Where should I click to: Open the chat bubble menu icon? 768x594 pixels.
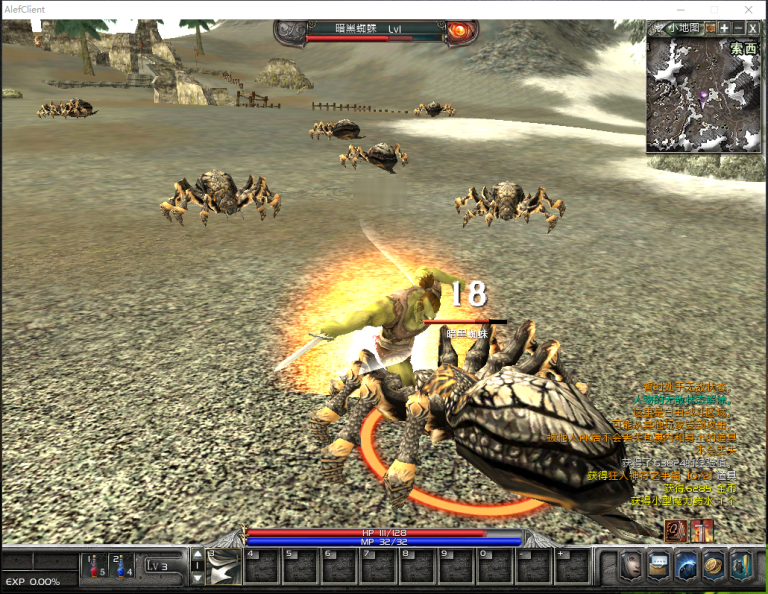[x=659, y=566]
